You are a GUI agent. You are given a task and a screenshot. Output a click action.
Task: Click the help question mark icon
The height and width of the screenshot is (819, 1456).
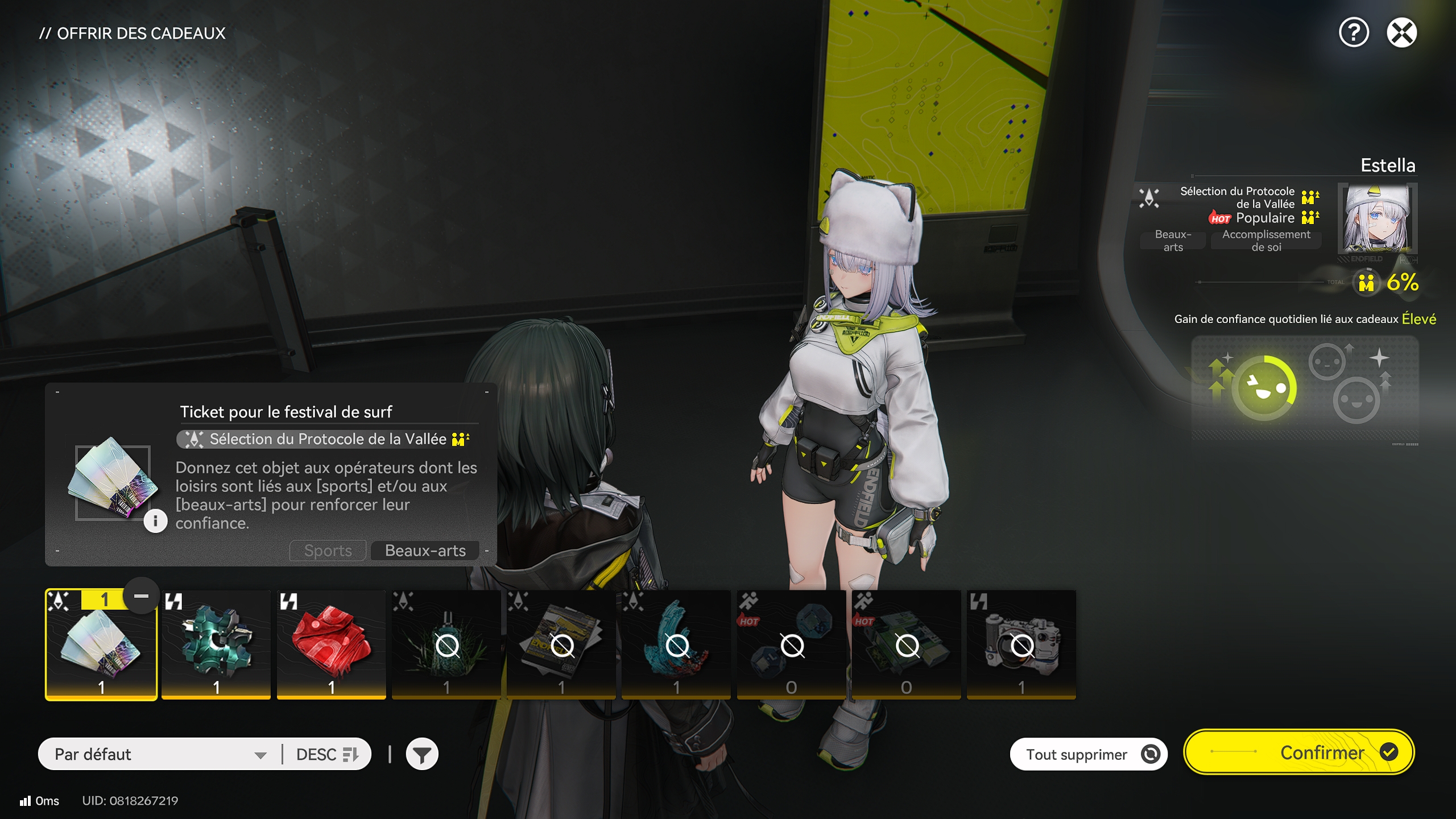click(x=1354, y=33)
